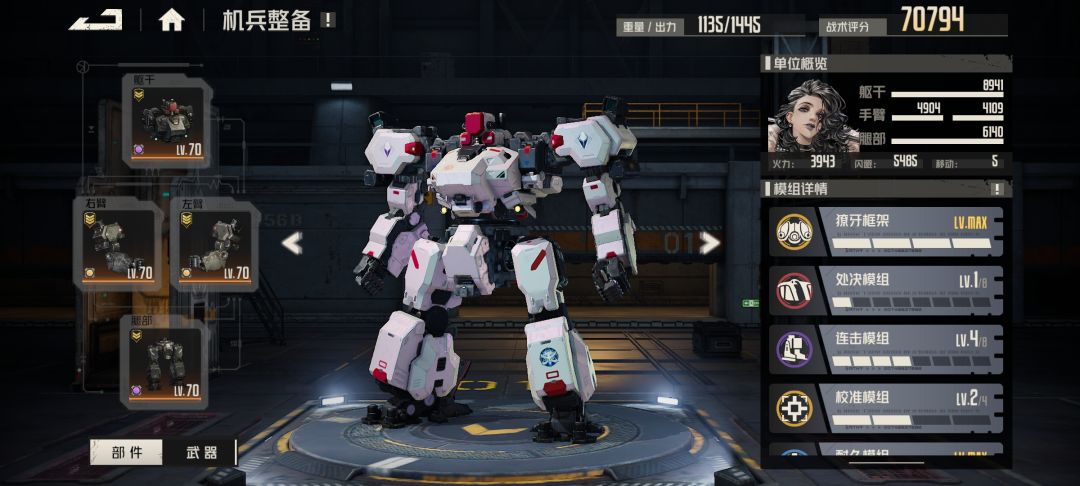This screenshot has width=1080, height=486.
Task: Select the 连击模组 module row
Action: [x=885, y=347]
